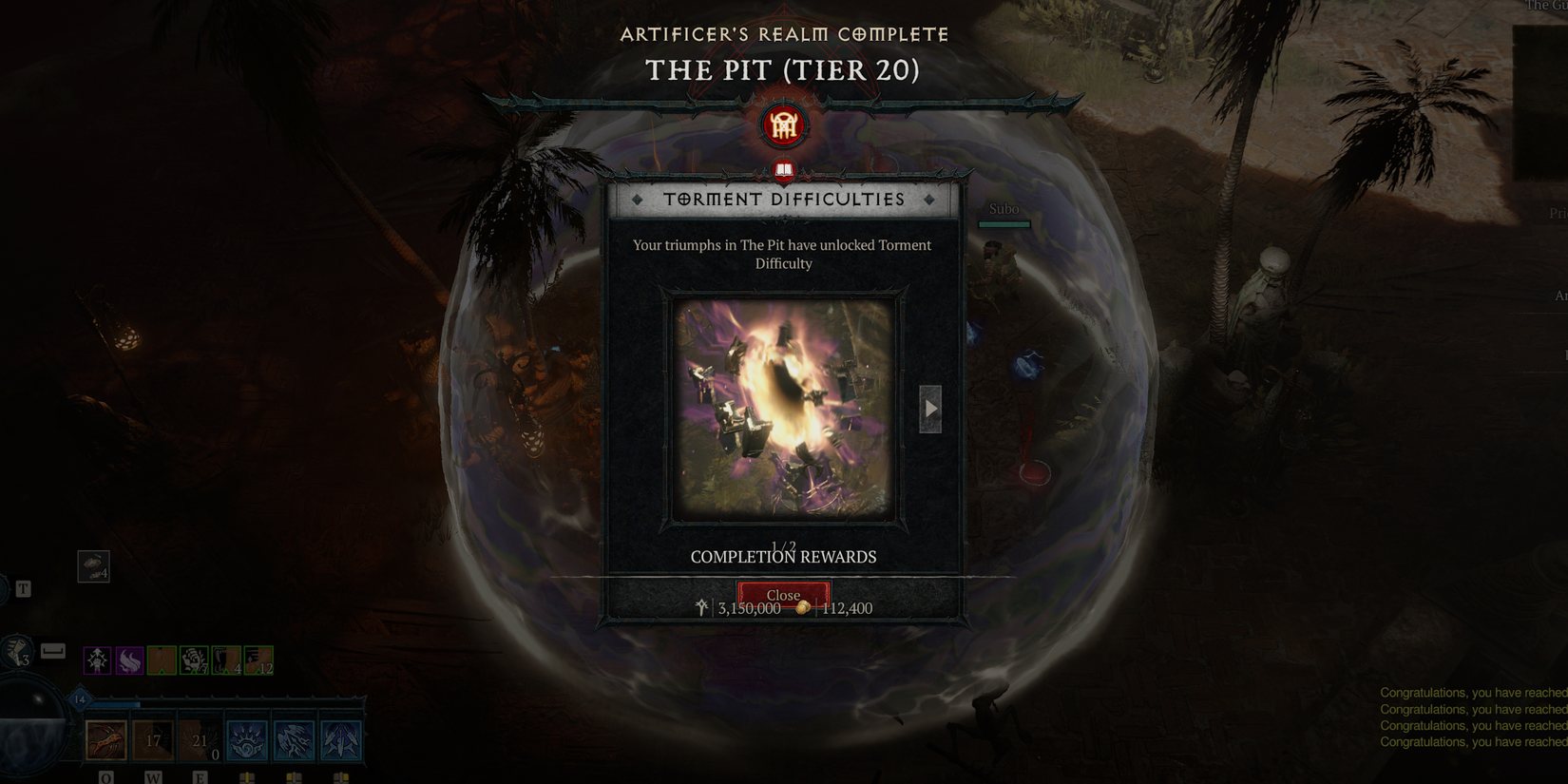Click the red book icon under the crest
The image size is (1568, 784).
[783, 171]
